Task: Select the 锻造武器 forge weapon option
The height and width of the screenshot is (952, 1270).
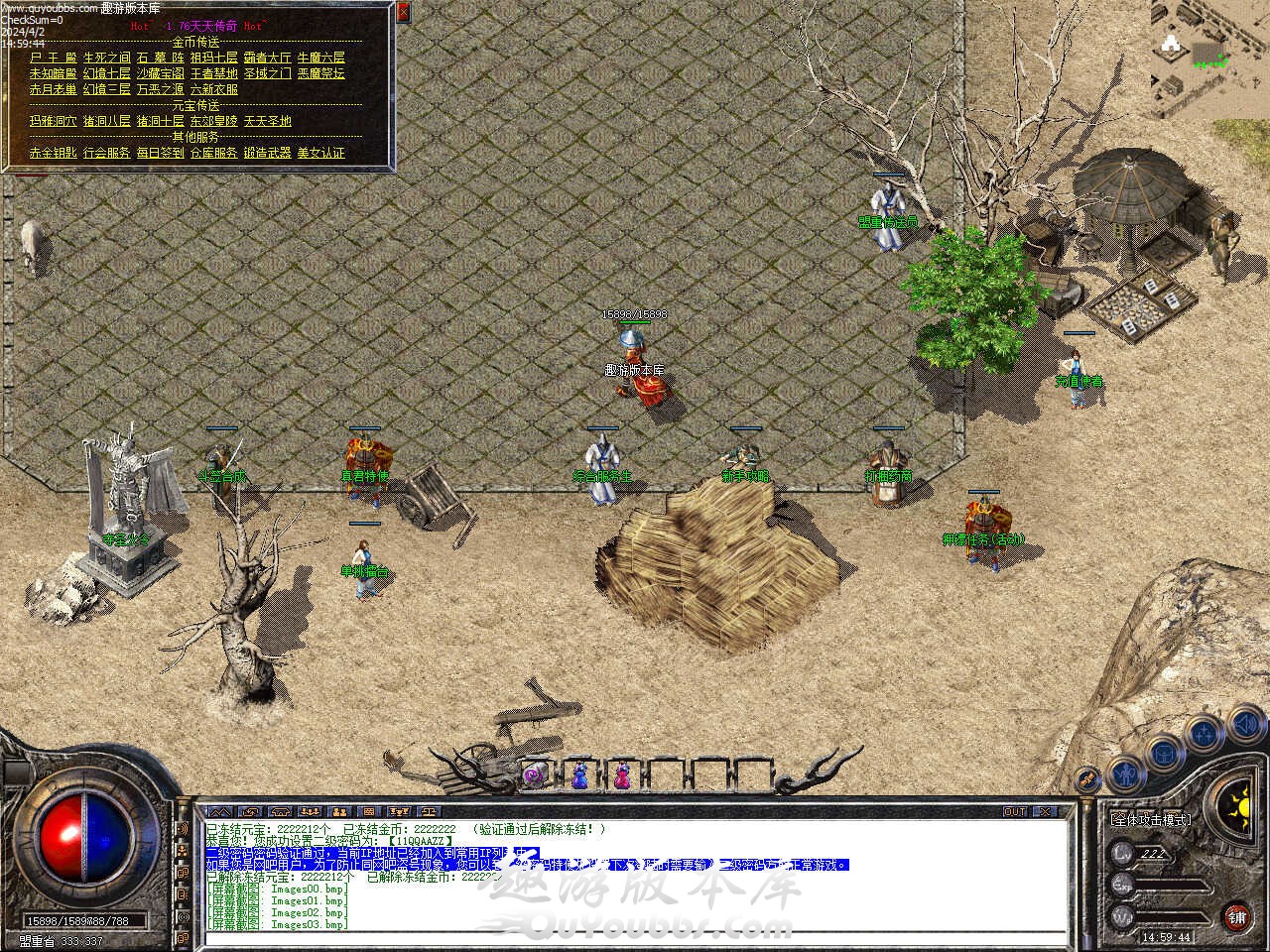Action: tap(267, 153)
